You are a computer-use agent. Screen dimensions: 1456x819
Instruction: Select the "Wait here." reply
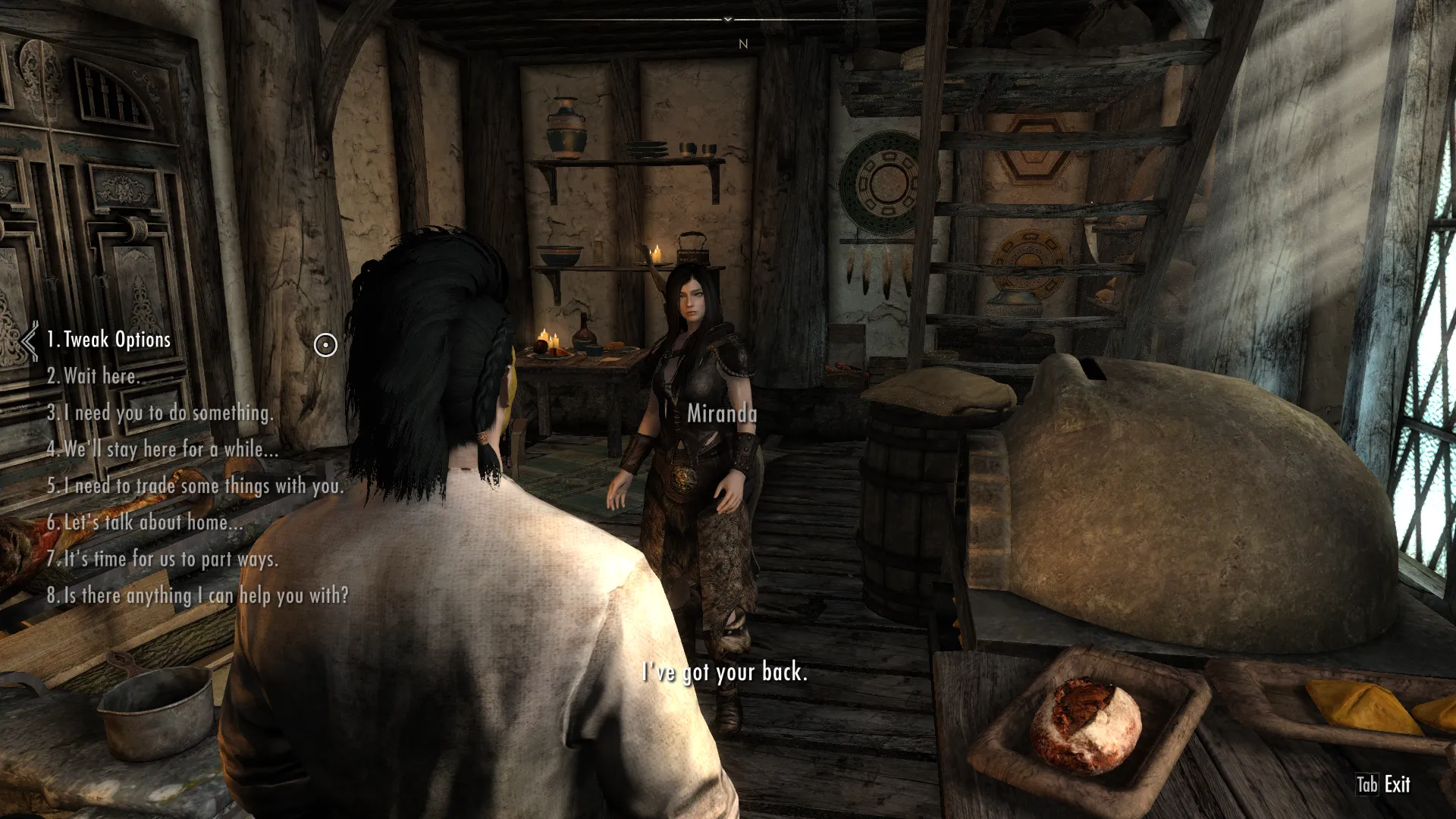(x=94, y=376)
